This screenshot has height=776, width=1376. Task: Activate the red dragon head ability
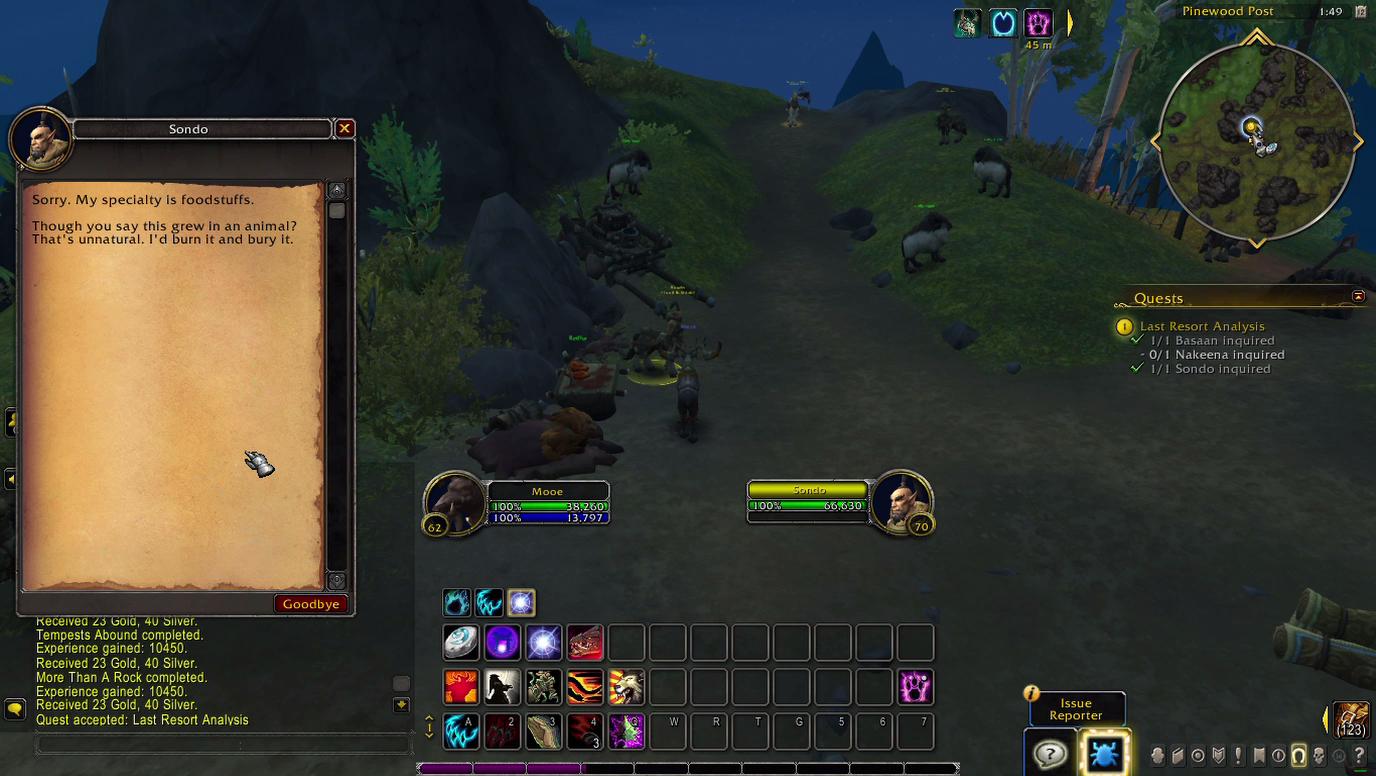click(x=586, y=643)
